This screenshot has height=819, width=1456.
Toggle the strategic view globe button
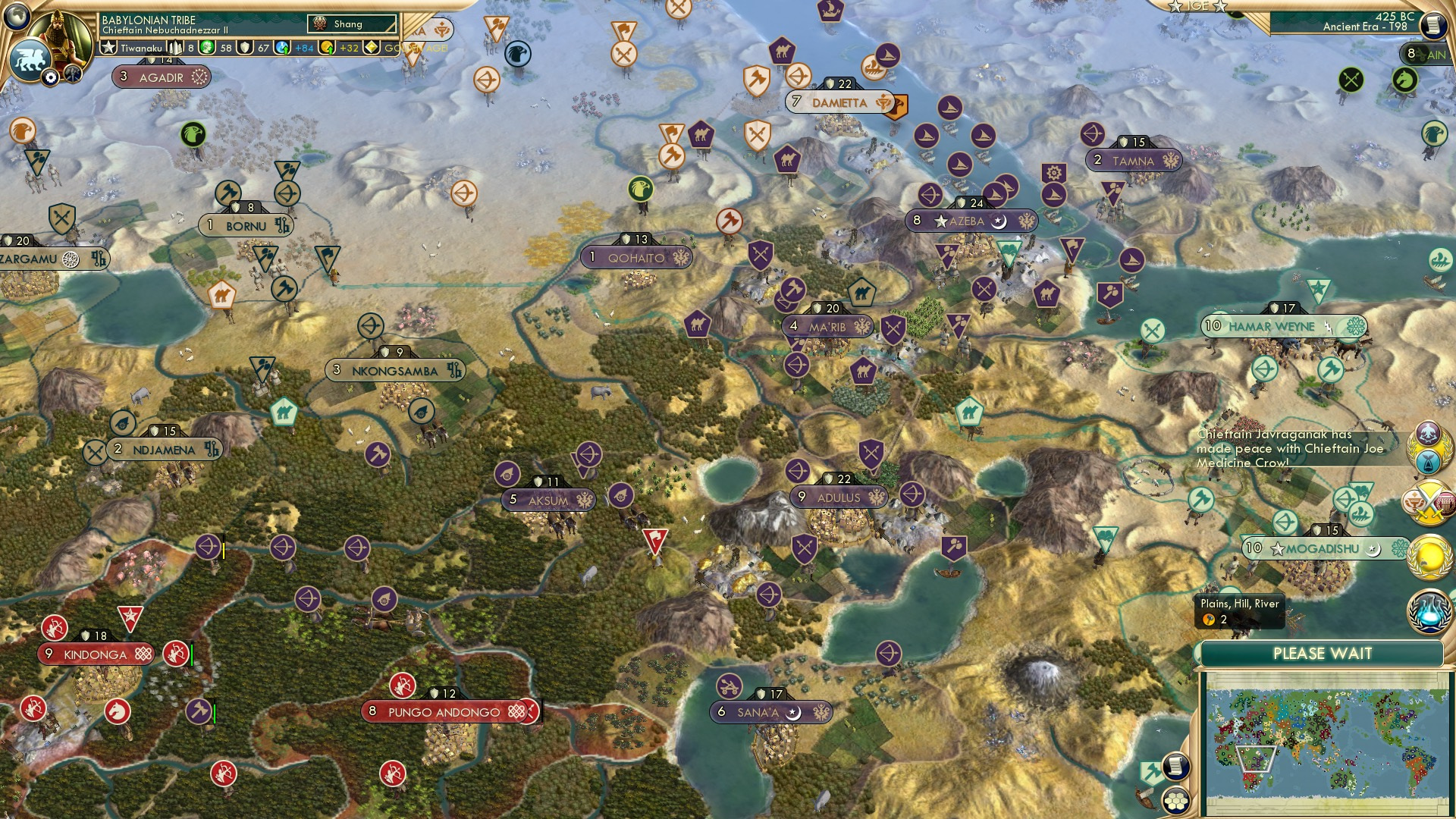[x=17, y=17]
